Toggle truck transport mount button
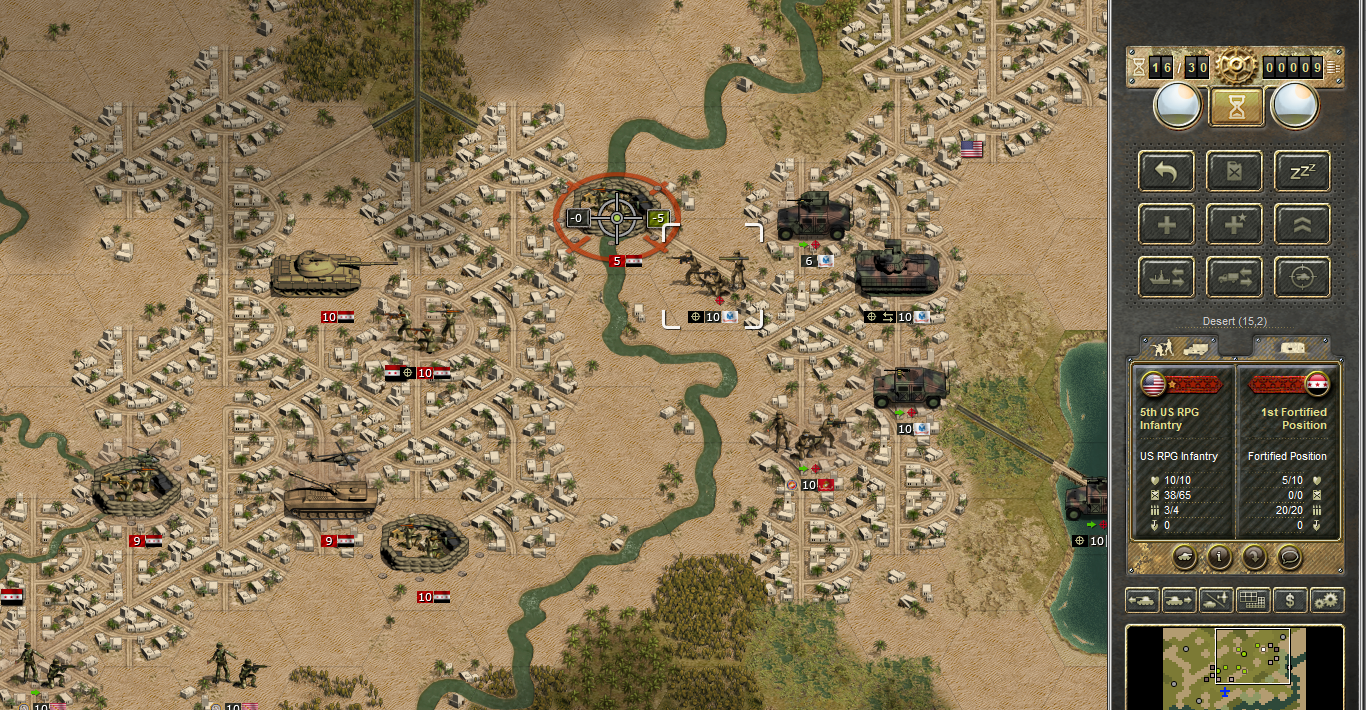The image size is (1366, 710). pyautogui.click(x=1235, y=276)
